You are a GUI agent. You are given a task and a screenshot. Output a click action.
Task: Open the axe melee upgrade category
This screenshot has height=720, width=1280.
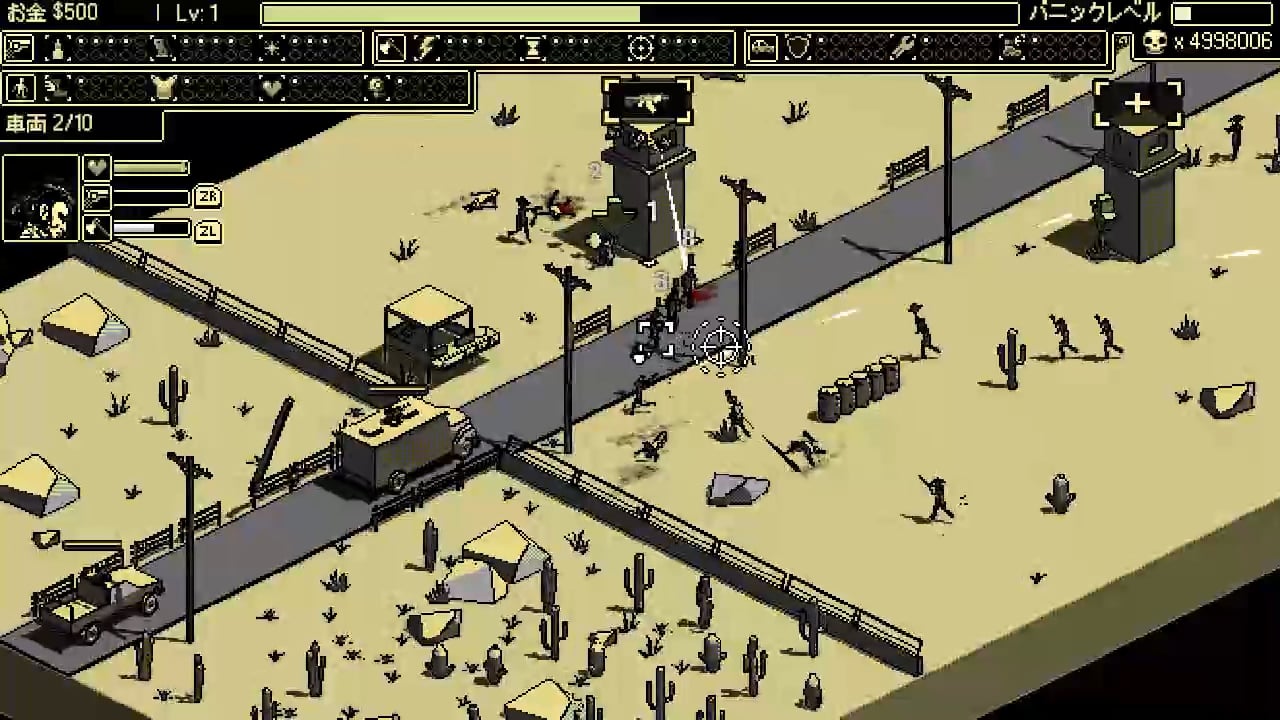tap(391, 48)
